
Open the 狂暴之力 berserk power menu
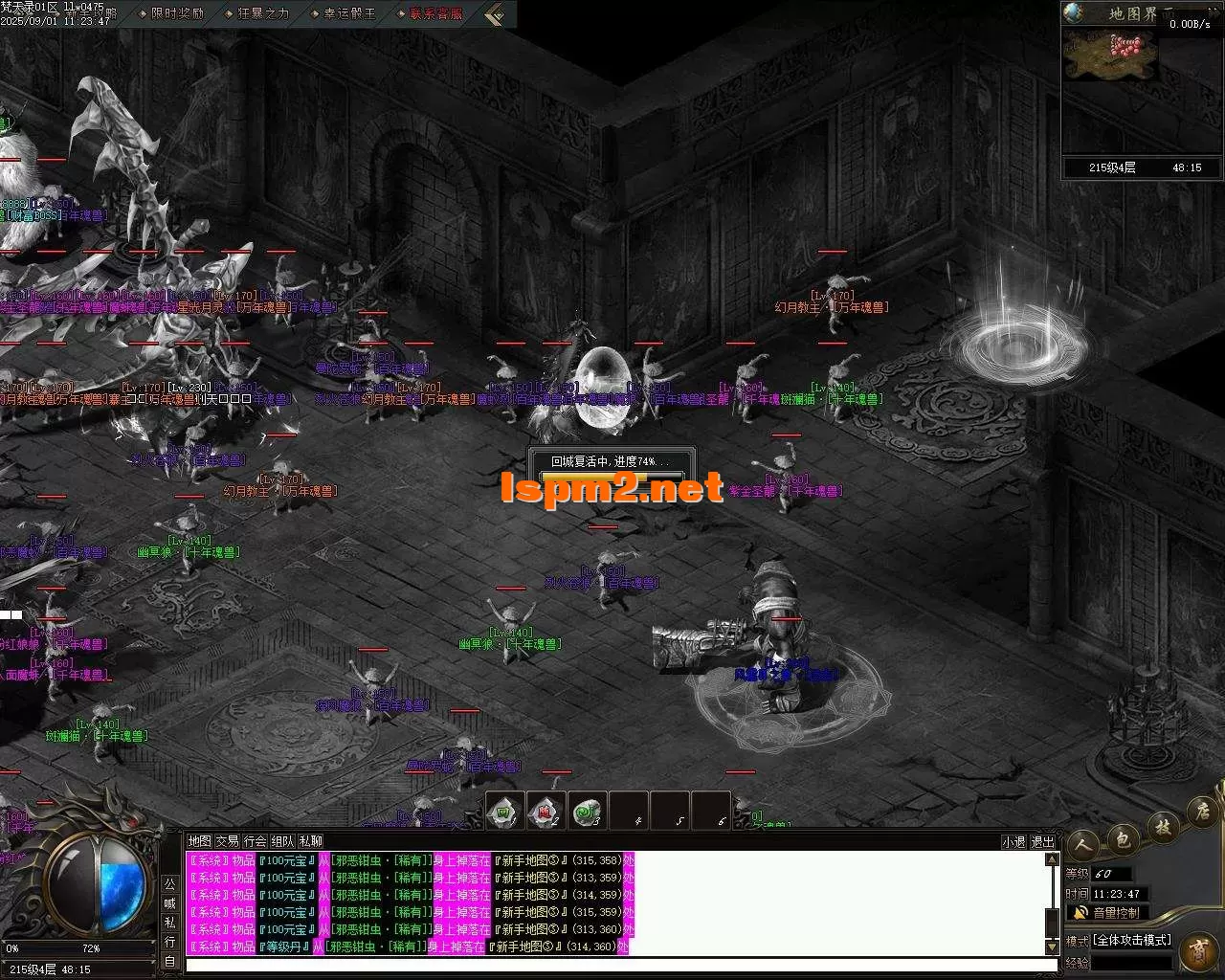[x=263, y=13]
